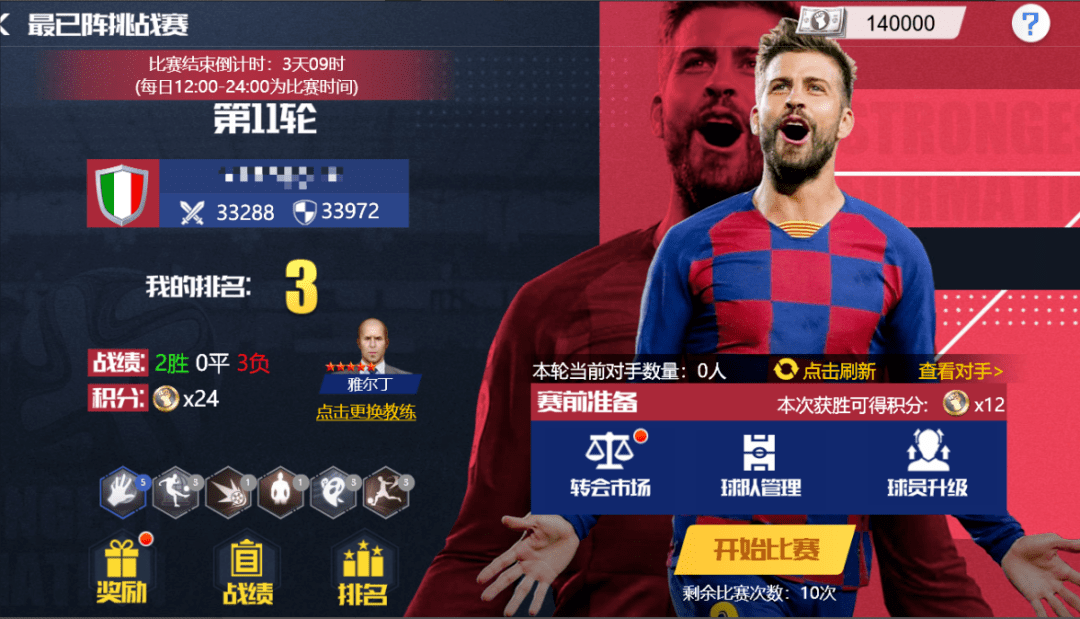
Task: Tap the coach 雅尔丁 portrait
Action: pyautogui.click(x=371, y=347)
